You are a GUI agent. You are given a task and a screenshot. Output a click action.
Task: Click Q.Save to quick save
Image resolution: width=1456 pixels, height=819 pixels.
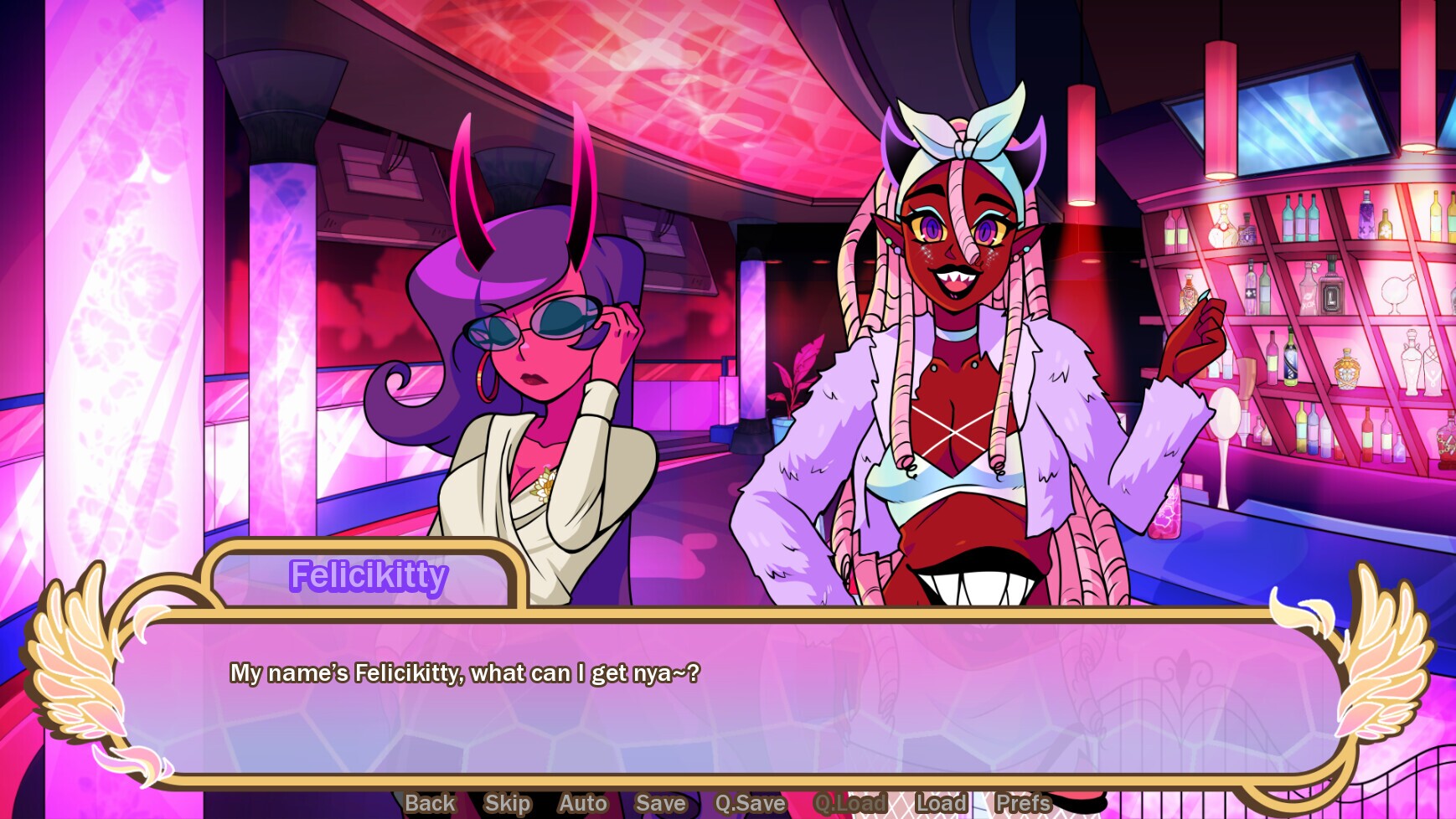pos(750,803)
